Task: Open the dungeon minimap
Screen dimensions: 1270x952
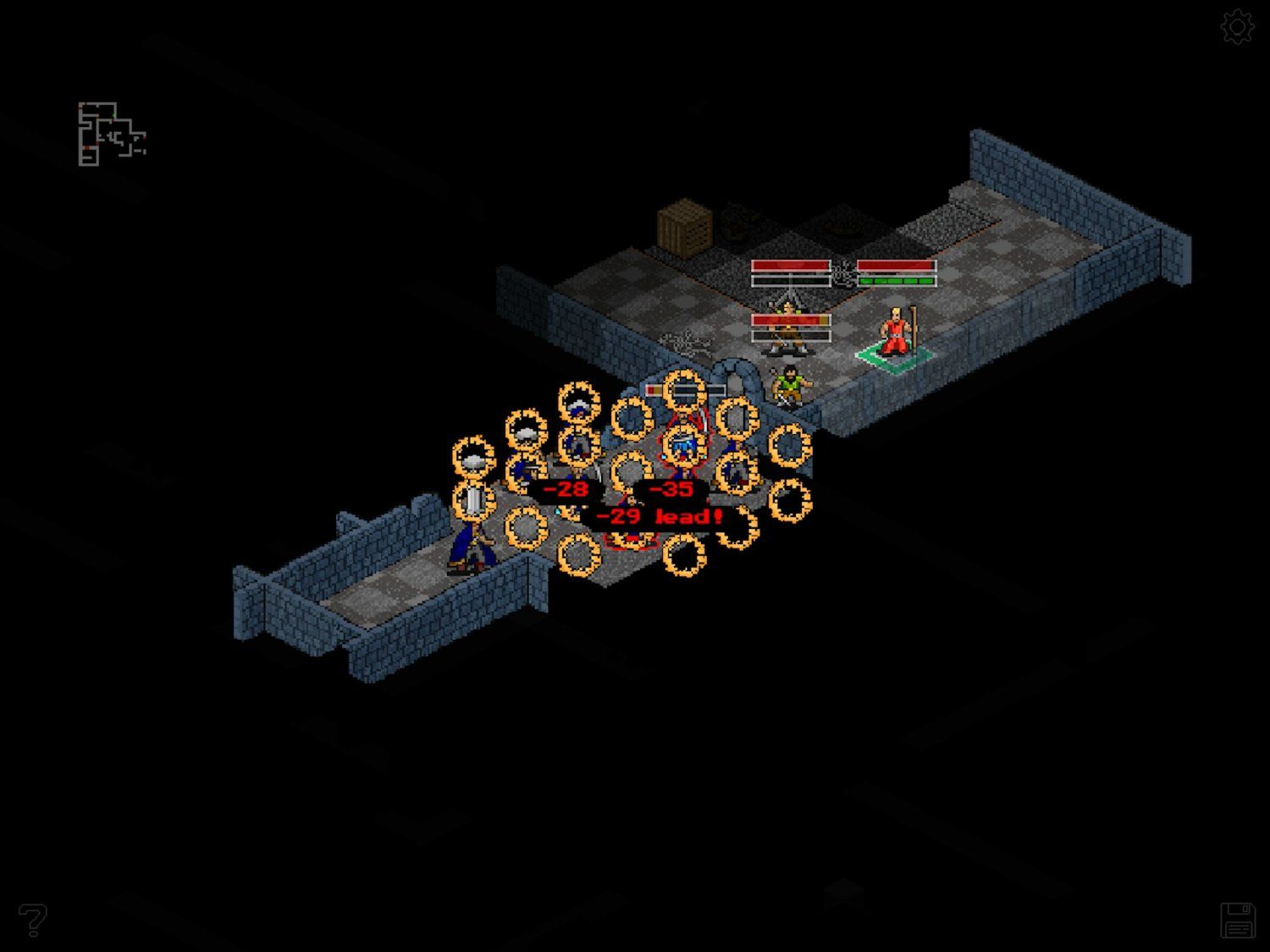Action: (112, 134)
